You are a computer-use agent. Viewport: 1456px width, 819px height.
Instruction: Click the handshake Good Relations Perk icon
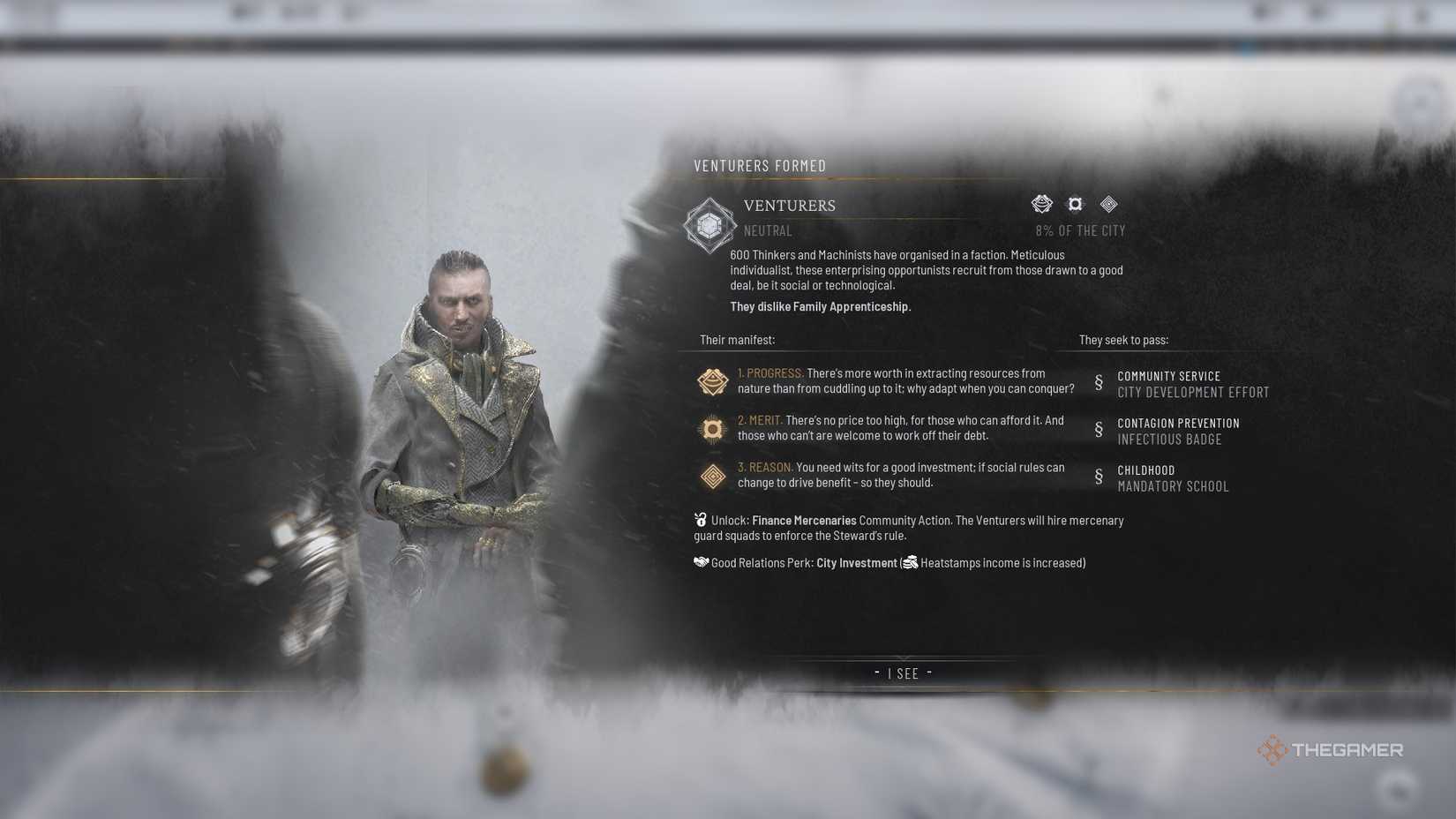(700, 562)
